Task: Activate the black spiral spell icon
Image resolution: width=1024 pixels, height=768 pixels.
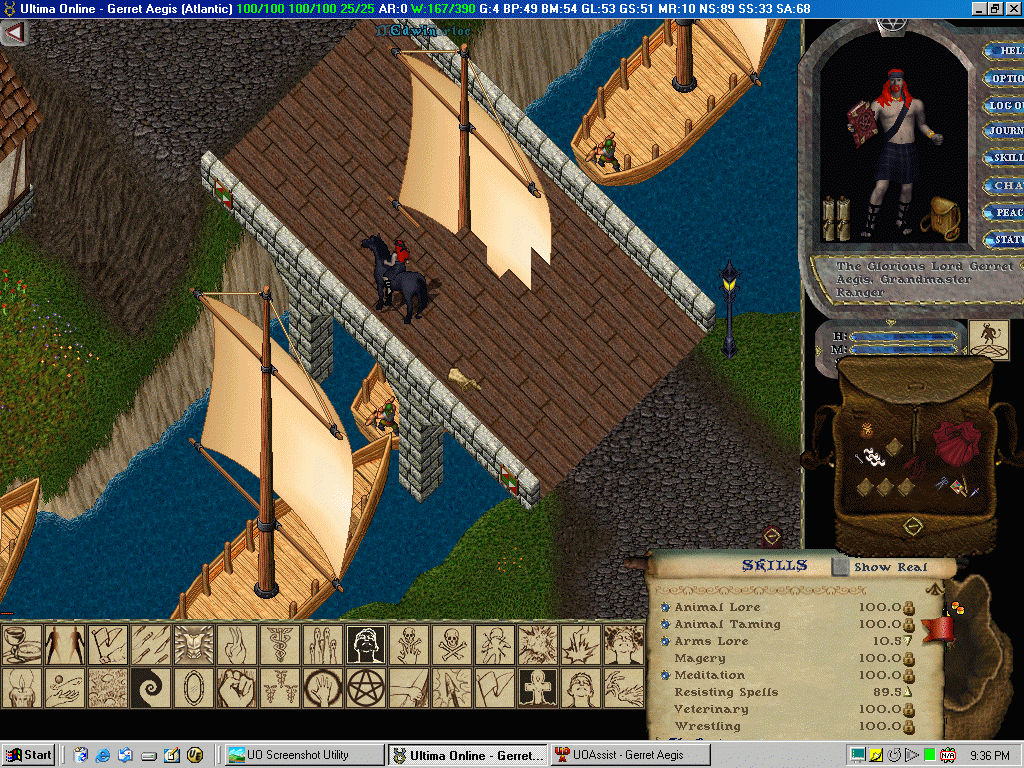Action: (148, 688)
